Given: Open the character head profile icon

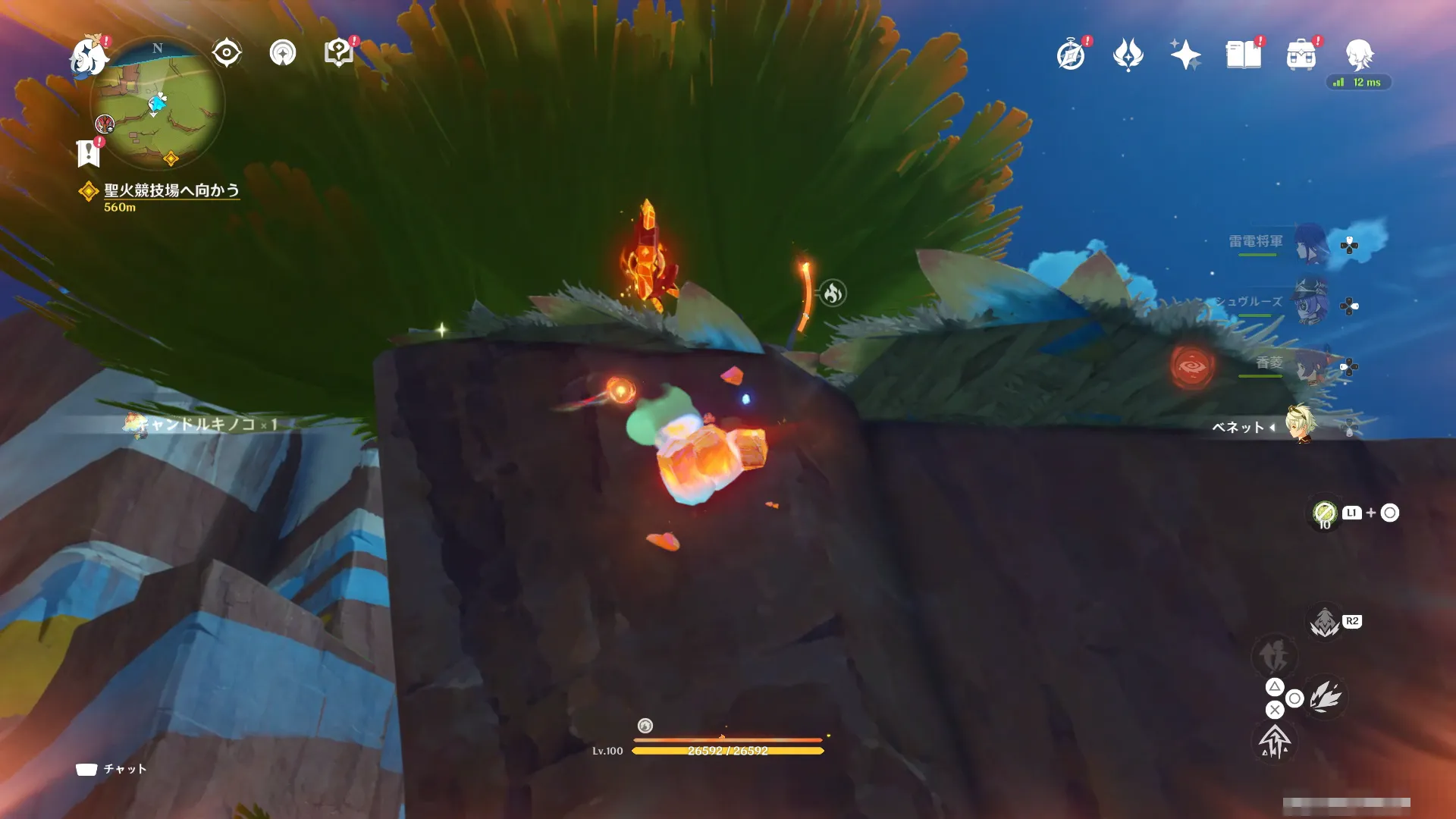Looking at the screenshot, I should [x=1359, y=55].
